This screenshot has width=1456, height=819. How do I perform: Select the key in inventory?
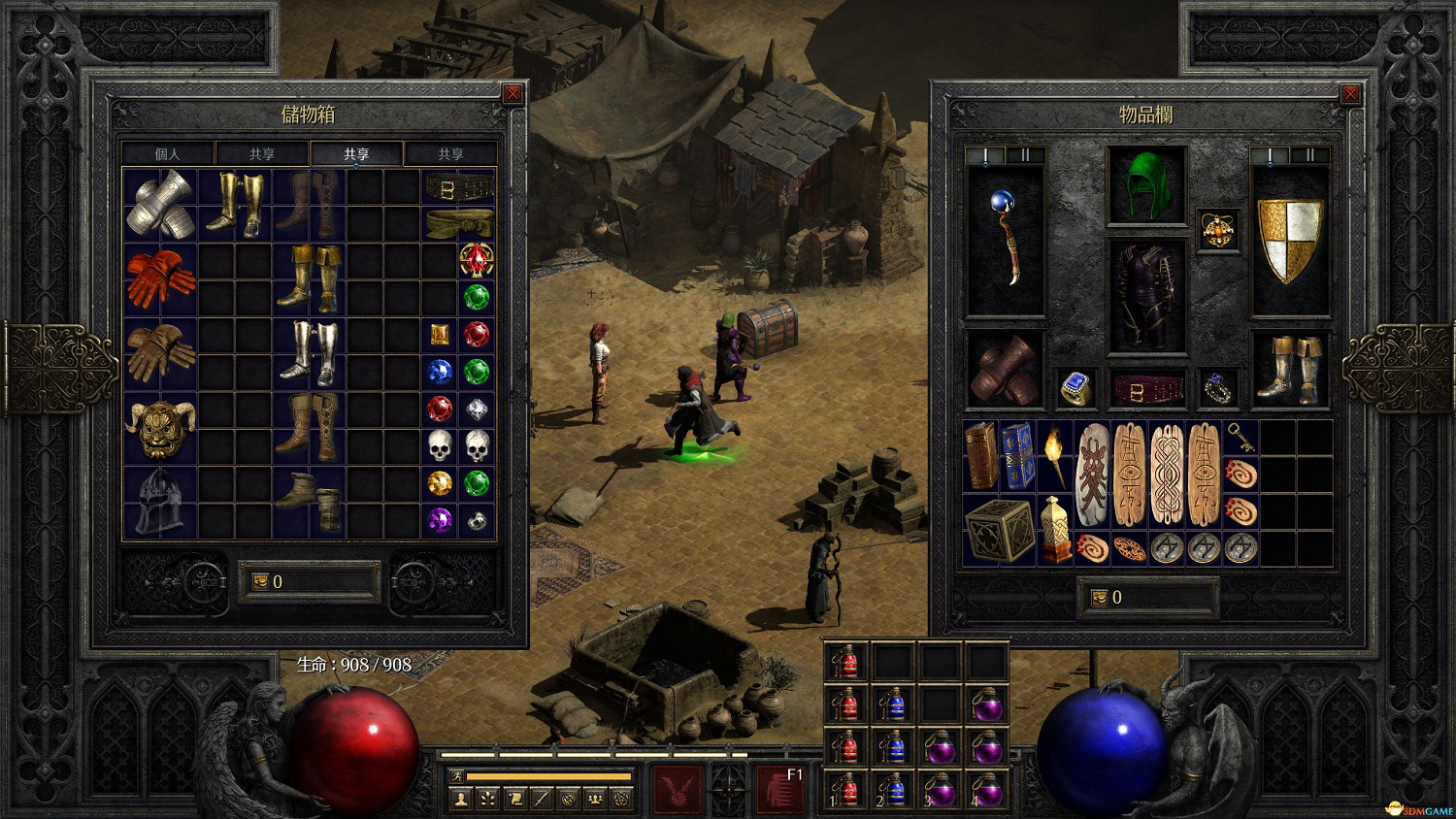click(x=1241, y=438)
